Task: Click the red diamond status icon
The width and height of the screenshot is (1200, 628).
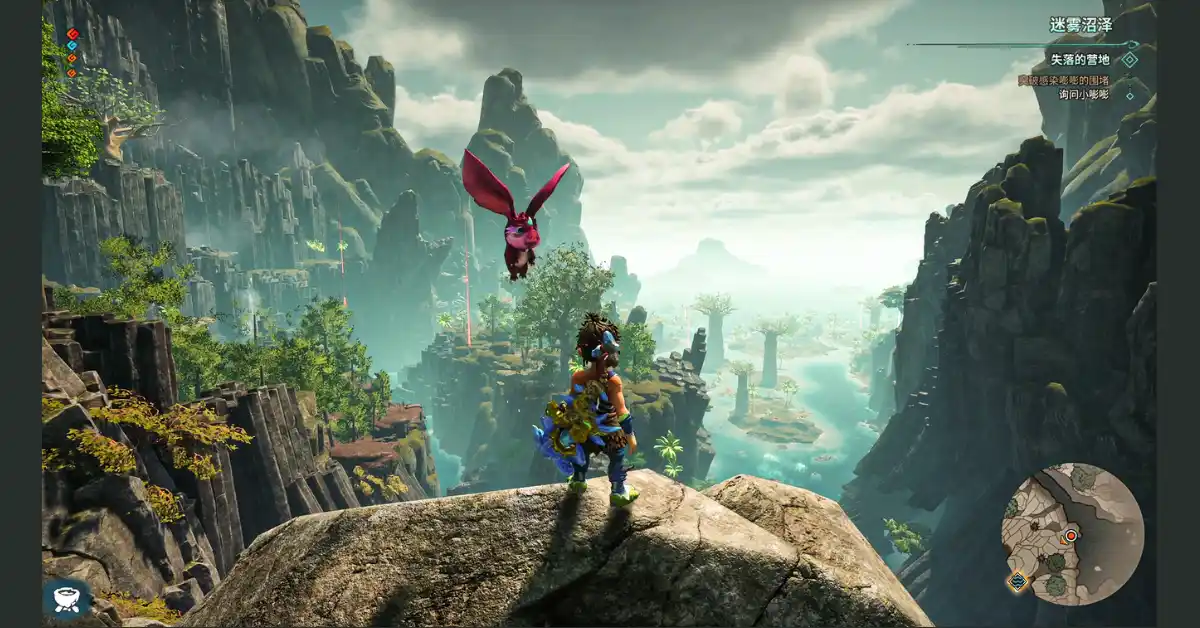Action: (72, 34)
